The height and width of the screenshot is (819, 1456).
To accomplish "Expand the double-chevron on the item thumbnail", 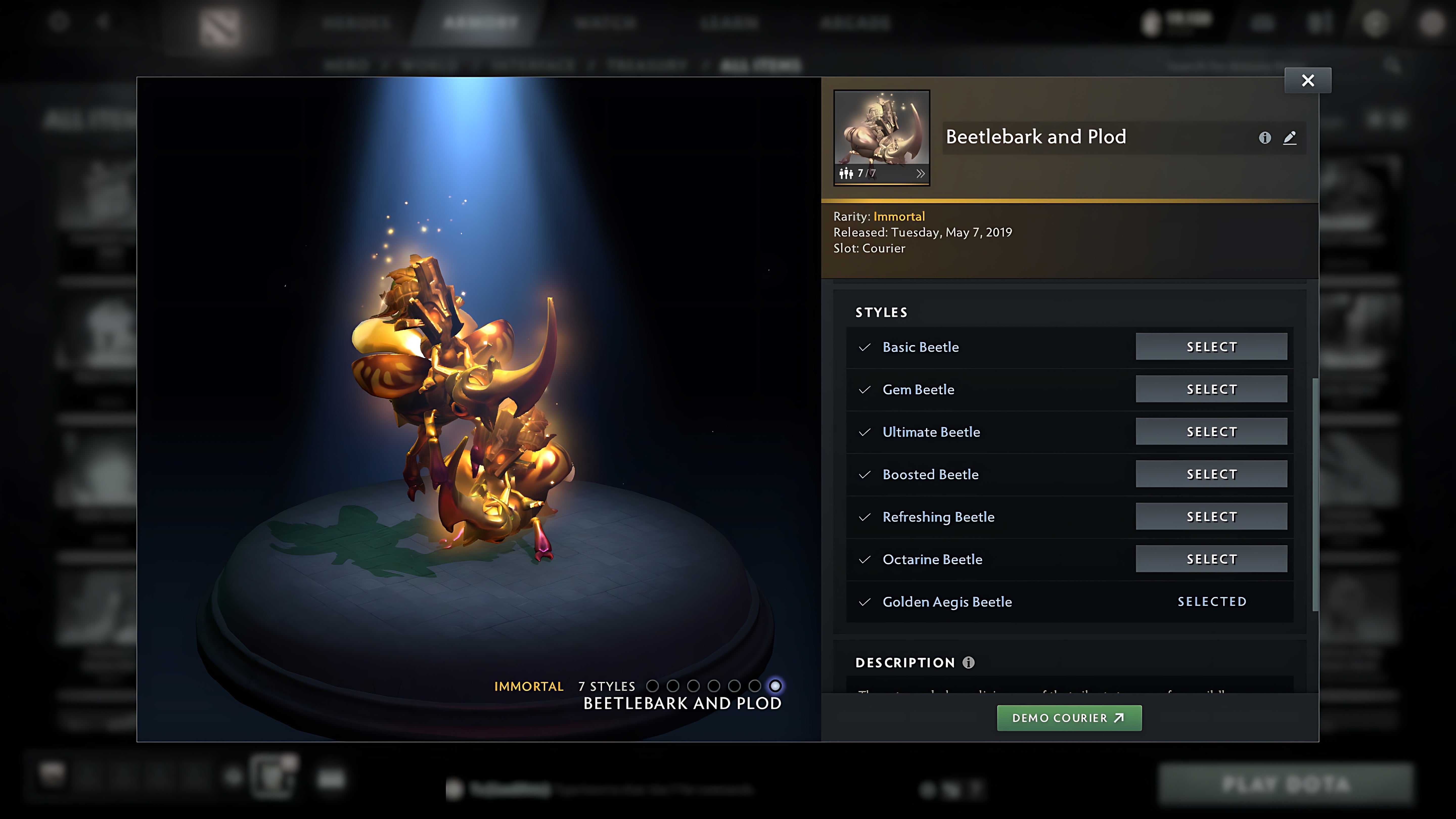I will pyautogui.click(x=921, y=173).
